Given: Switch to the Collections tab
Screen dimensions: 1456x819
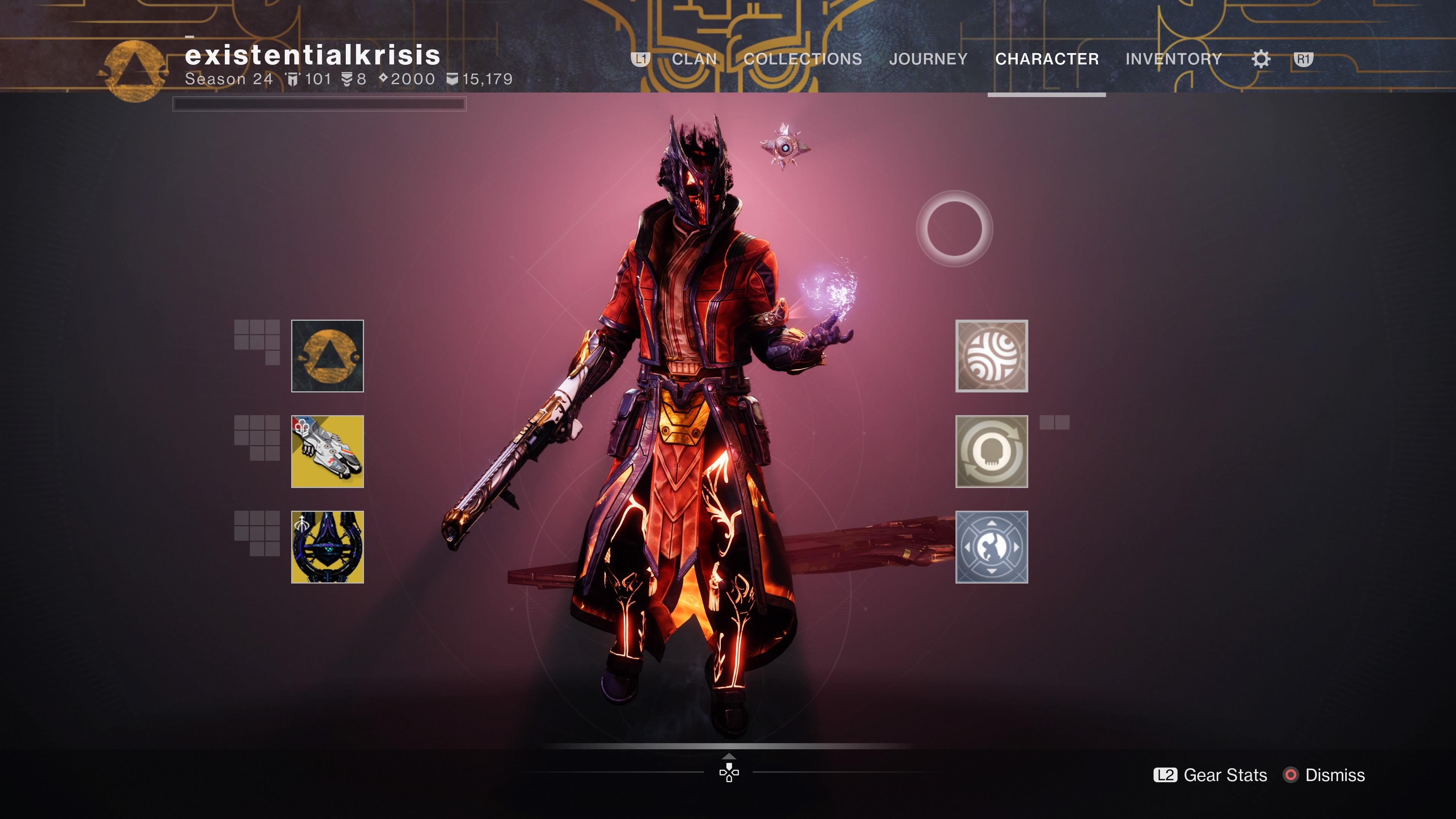Looking at the screenshot, I should [803, 59].
